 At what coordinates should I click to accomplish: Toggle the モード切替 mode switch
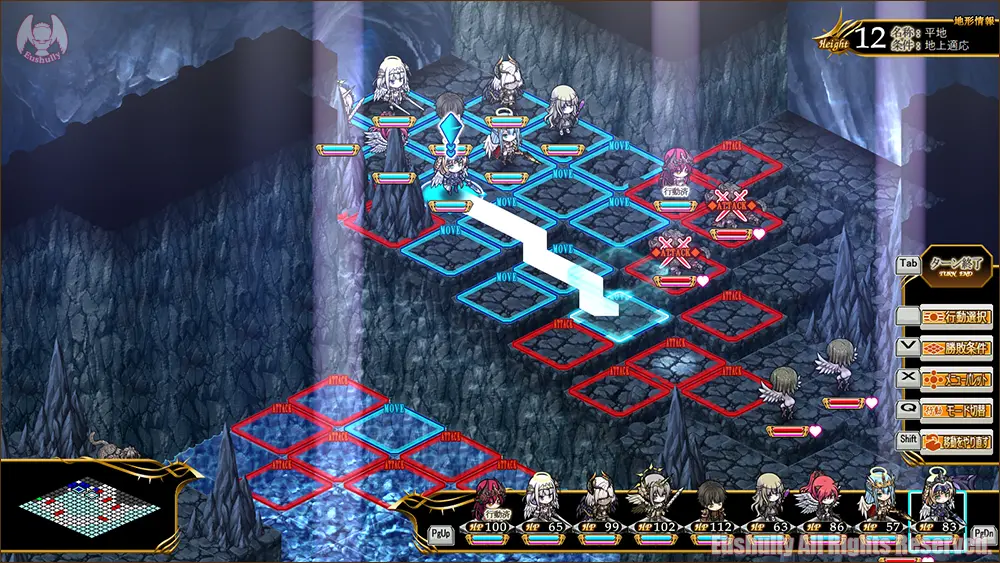coord(956,411)
